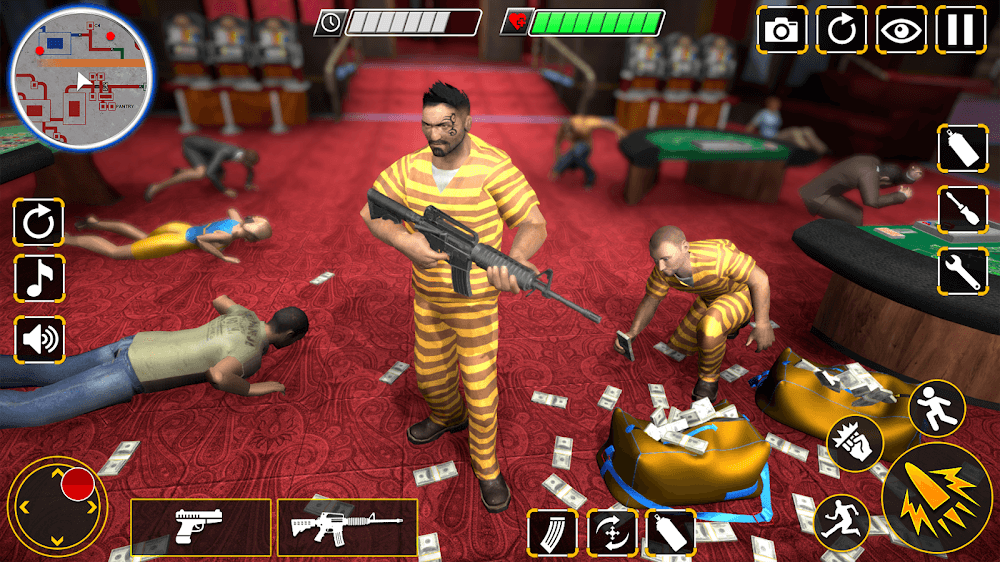
Task: Open the circular minimap
Action: (x=81, y=78)
